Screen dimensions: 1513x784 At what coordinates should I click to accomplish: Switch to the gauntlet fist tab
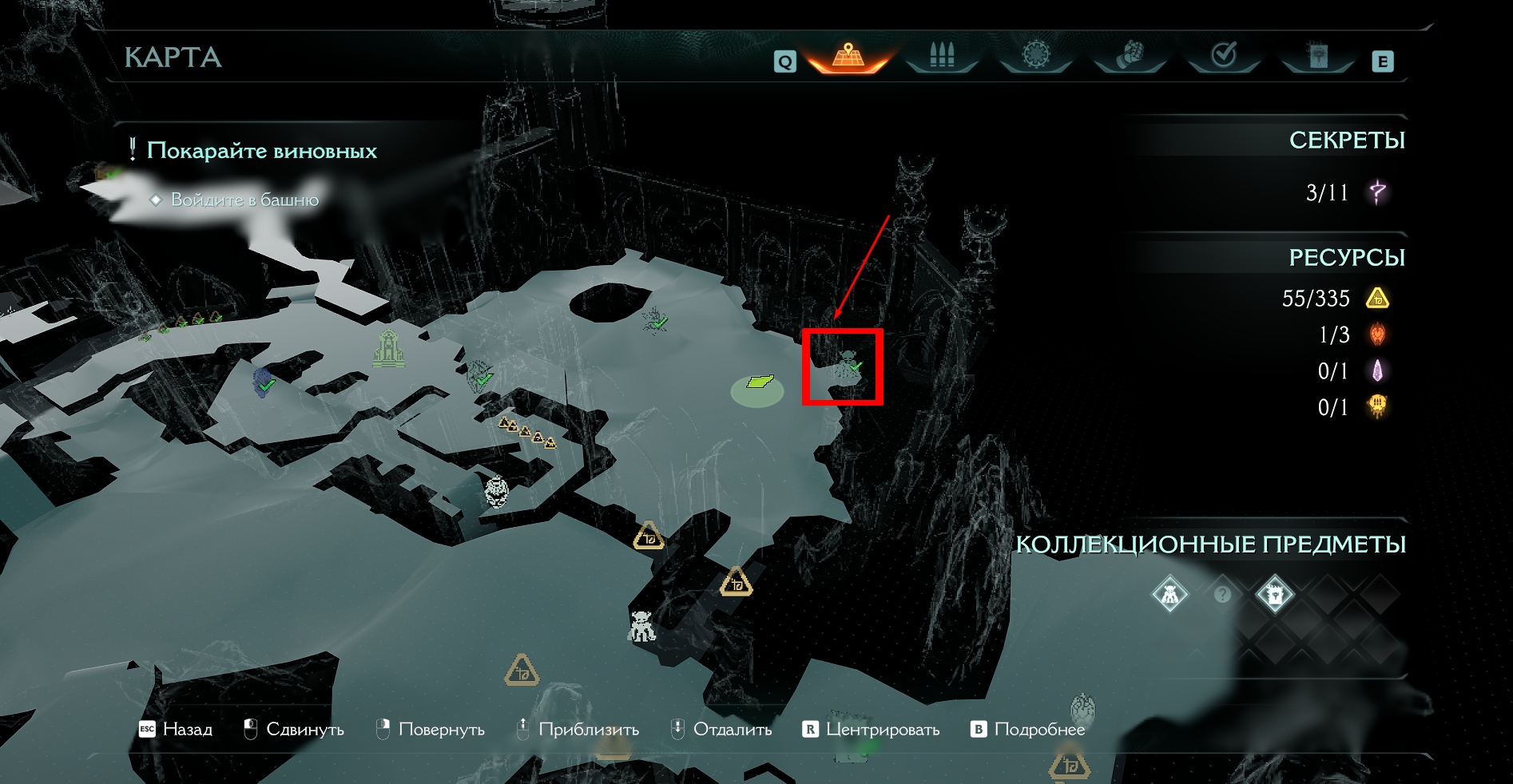click(1130, 56)
